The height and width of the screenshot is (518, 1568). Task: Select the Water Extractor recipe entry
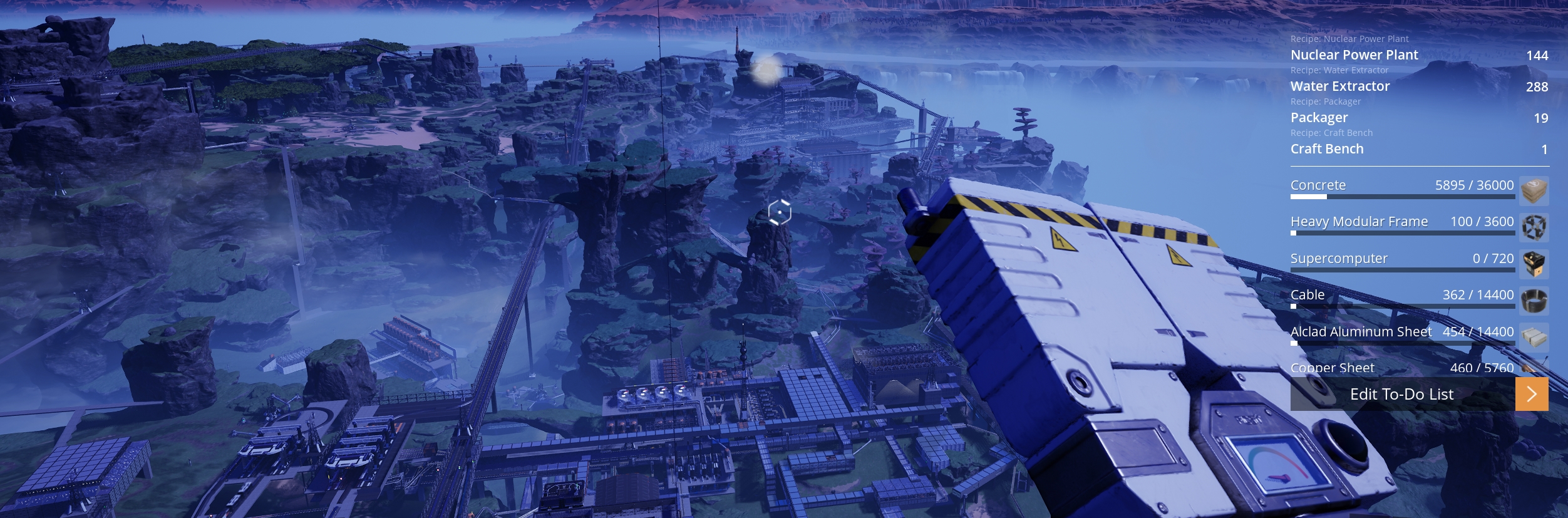click(x=1339, y=86)
